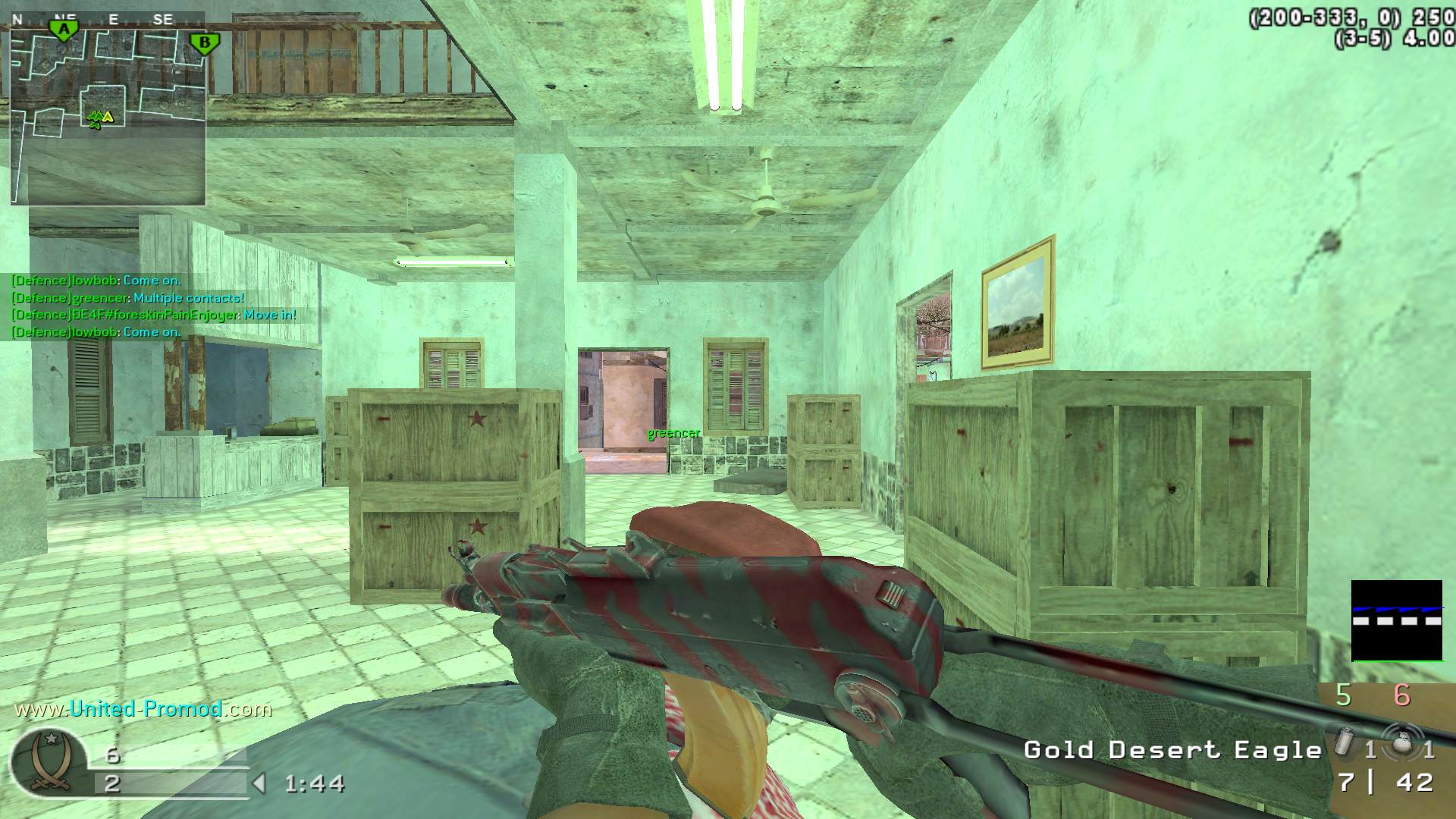The width and height of the screenshot is (1456, 819).
Task: Click greencer's "Multiple contacts!" chat message
Action: point(127,298)
